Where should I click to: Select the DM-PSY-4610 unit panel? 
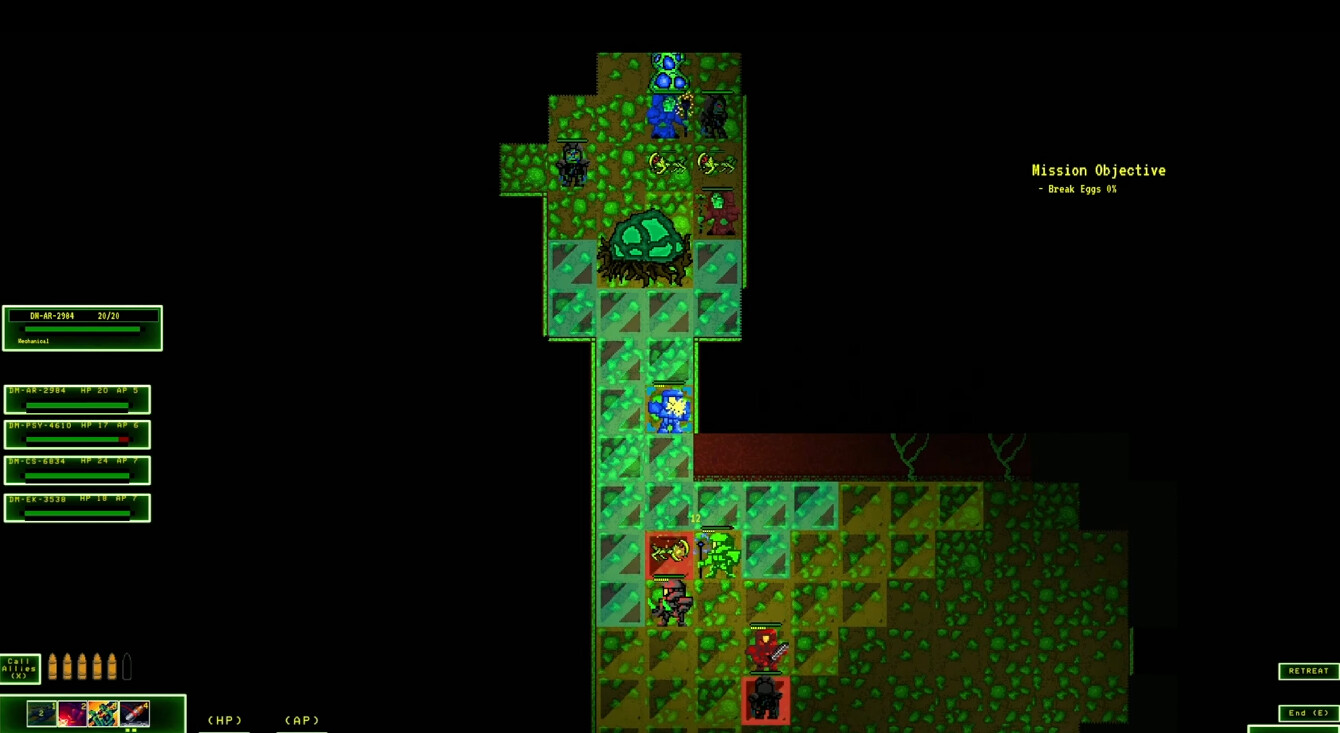(76, 434)
